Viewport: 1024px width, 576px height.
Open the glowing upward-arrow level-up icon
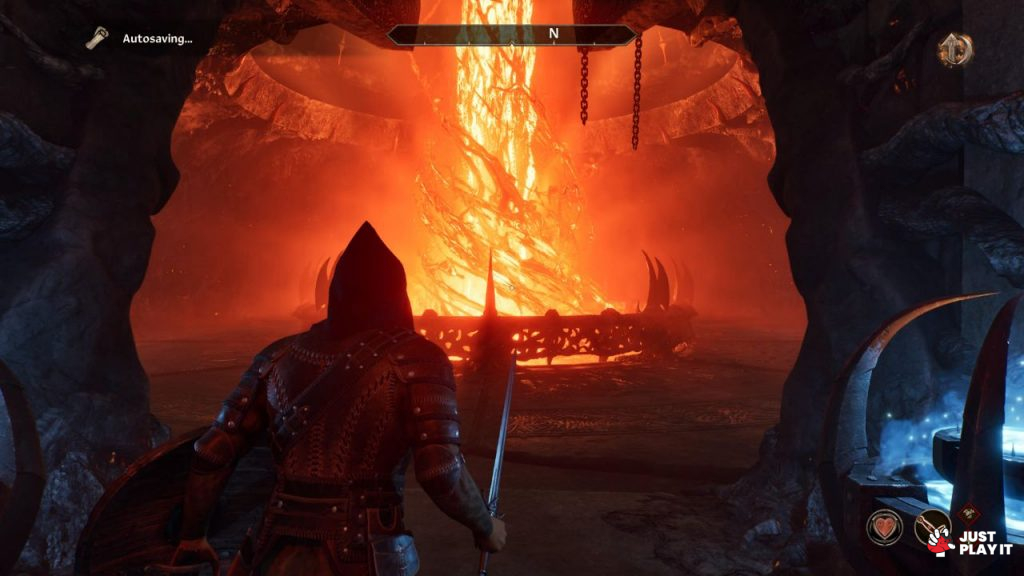(x=955, y=50)
